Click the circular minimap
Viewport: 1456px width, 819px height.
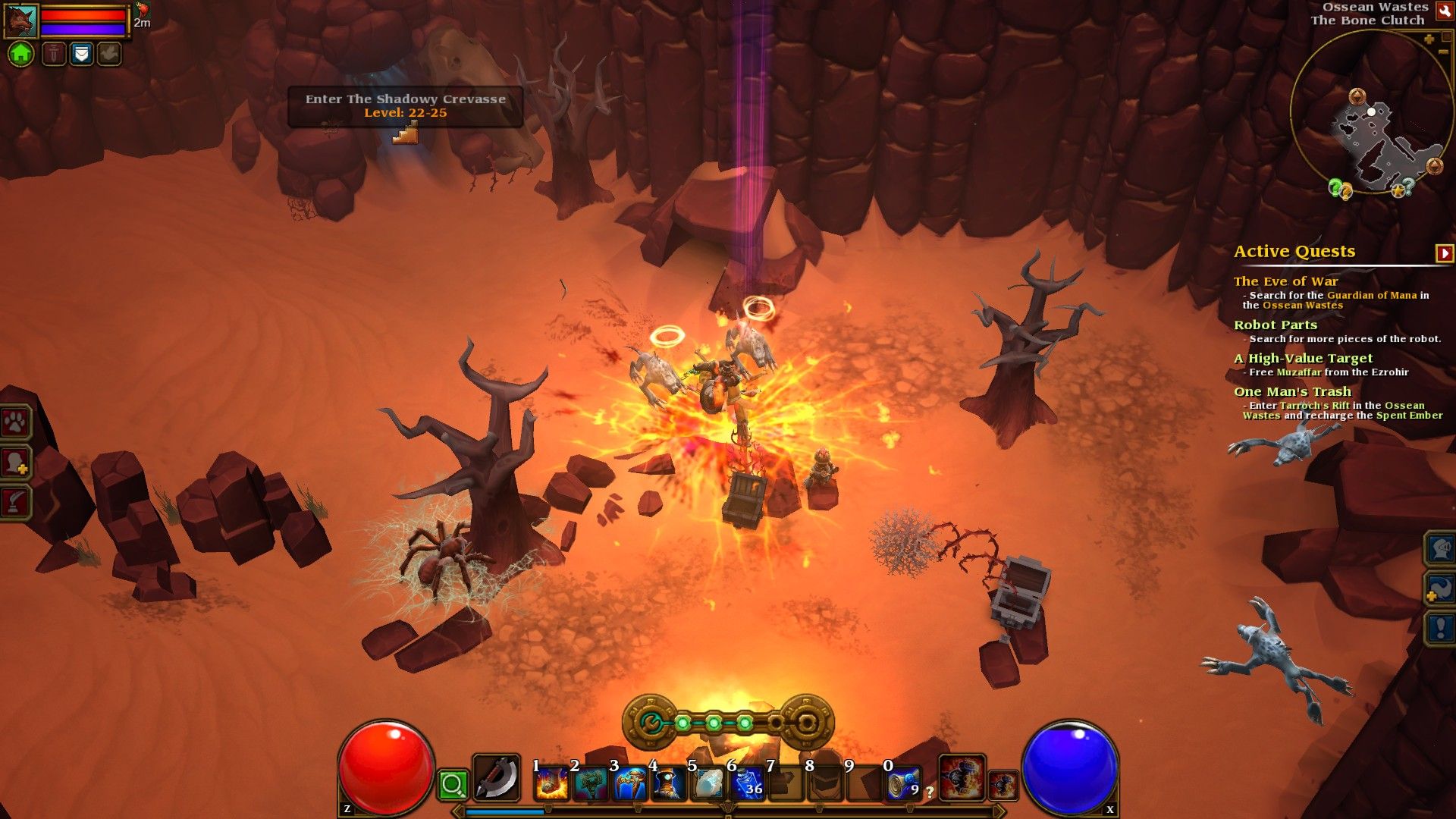click(x=1371, y=114)
